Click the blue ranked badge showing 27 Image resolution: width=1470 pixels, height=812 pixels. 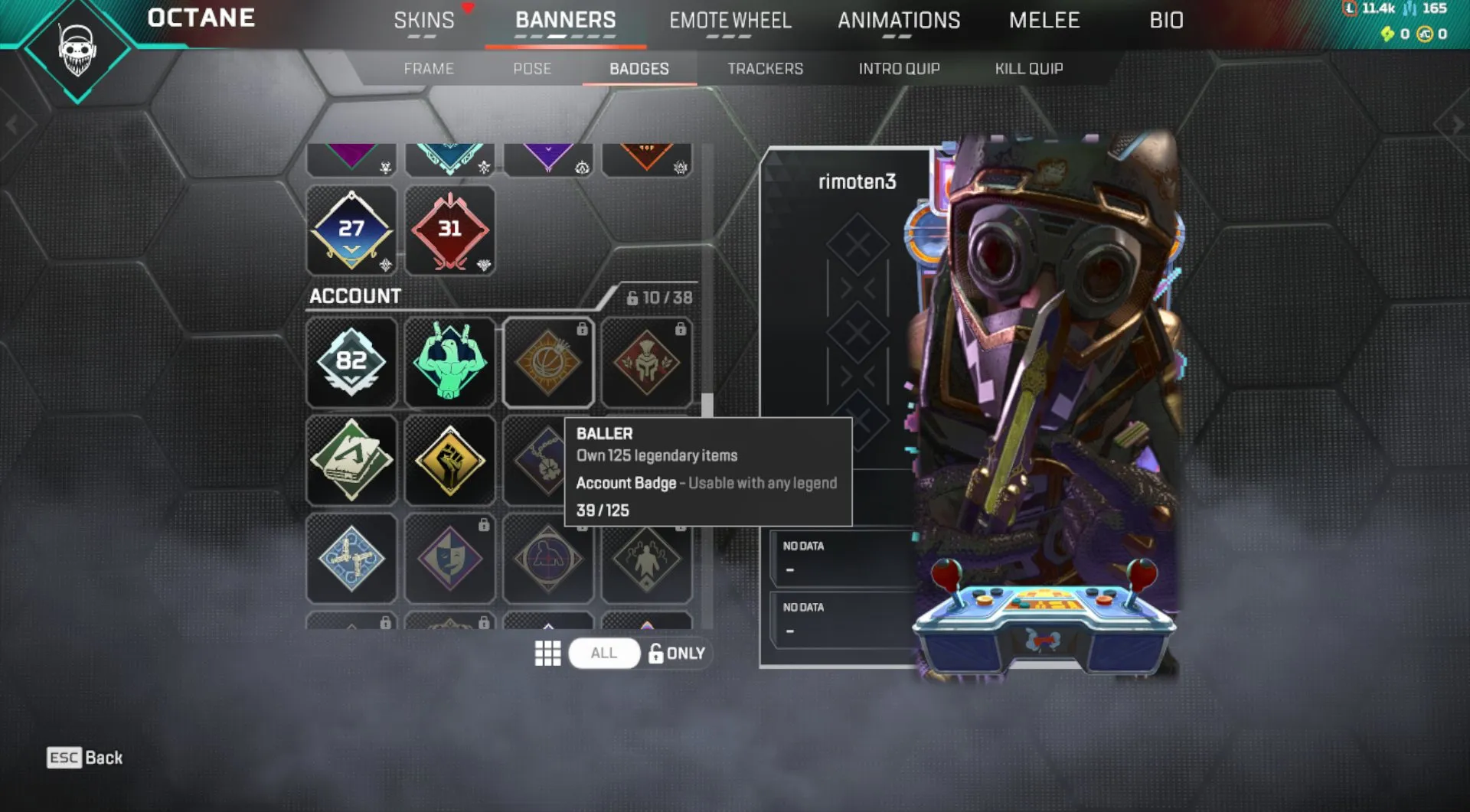pos(352,229)
